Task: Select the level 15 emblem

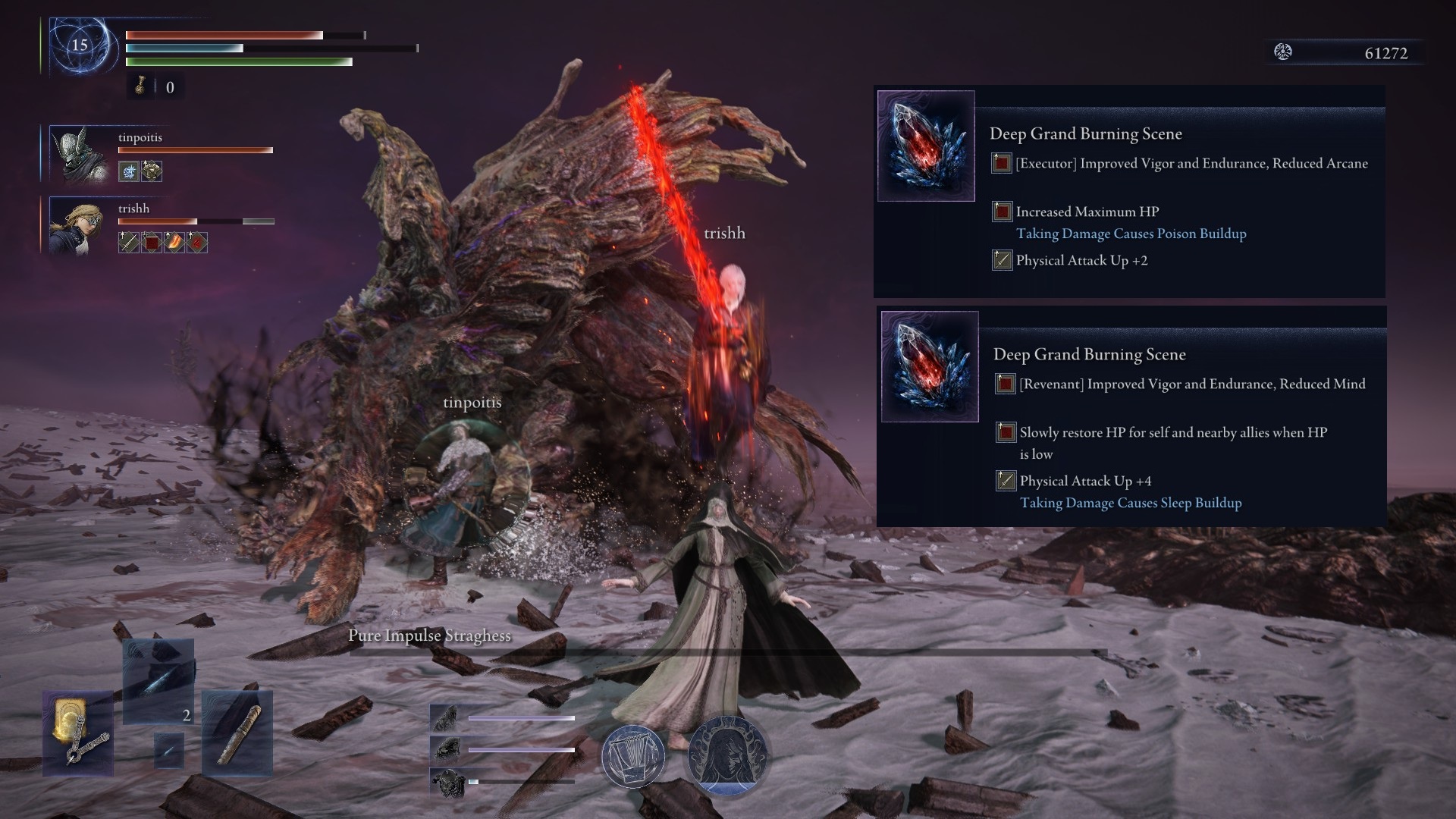Action: click(80, 45)
